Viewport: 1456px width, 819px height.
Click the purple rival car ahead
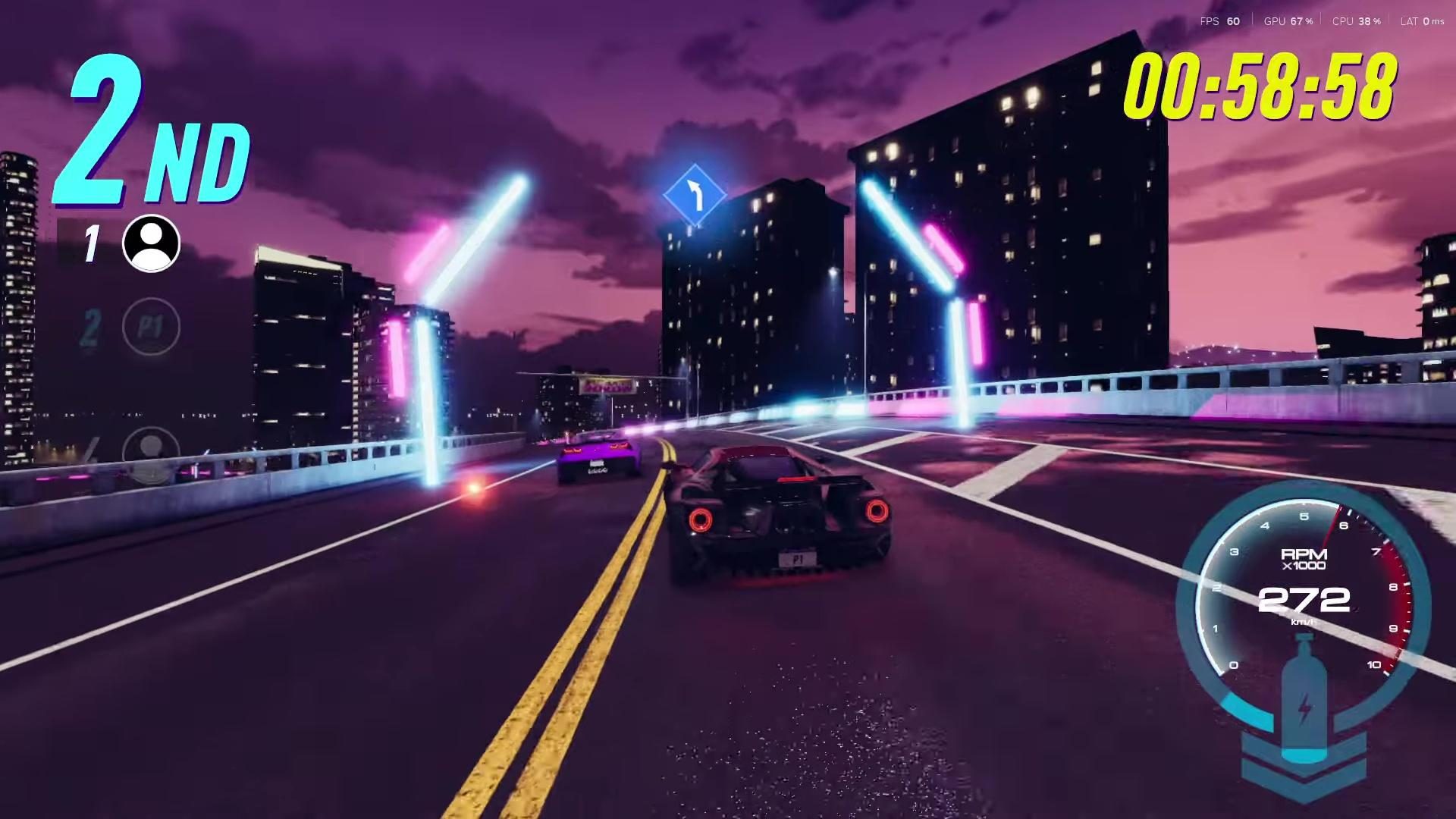point(599,460)
